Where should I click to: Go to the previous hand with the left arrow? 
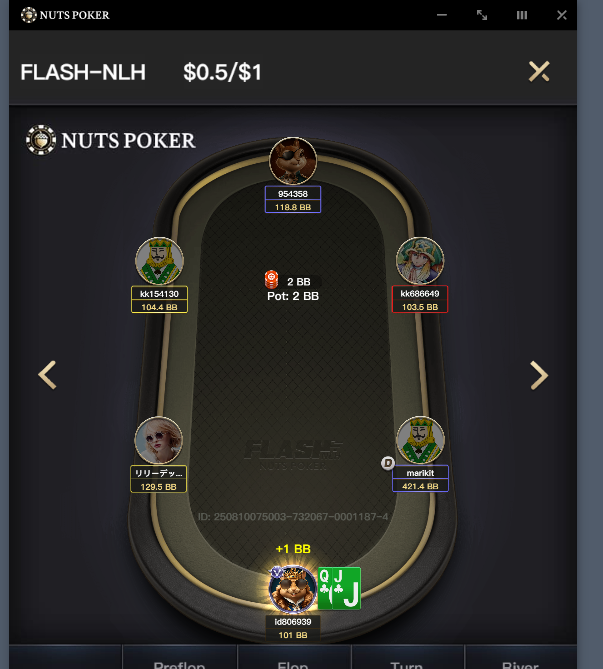(x=47, y=375)
